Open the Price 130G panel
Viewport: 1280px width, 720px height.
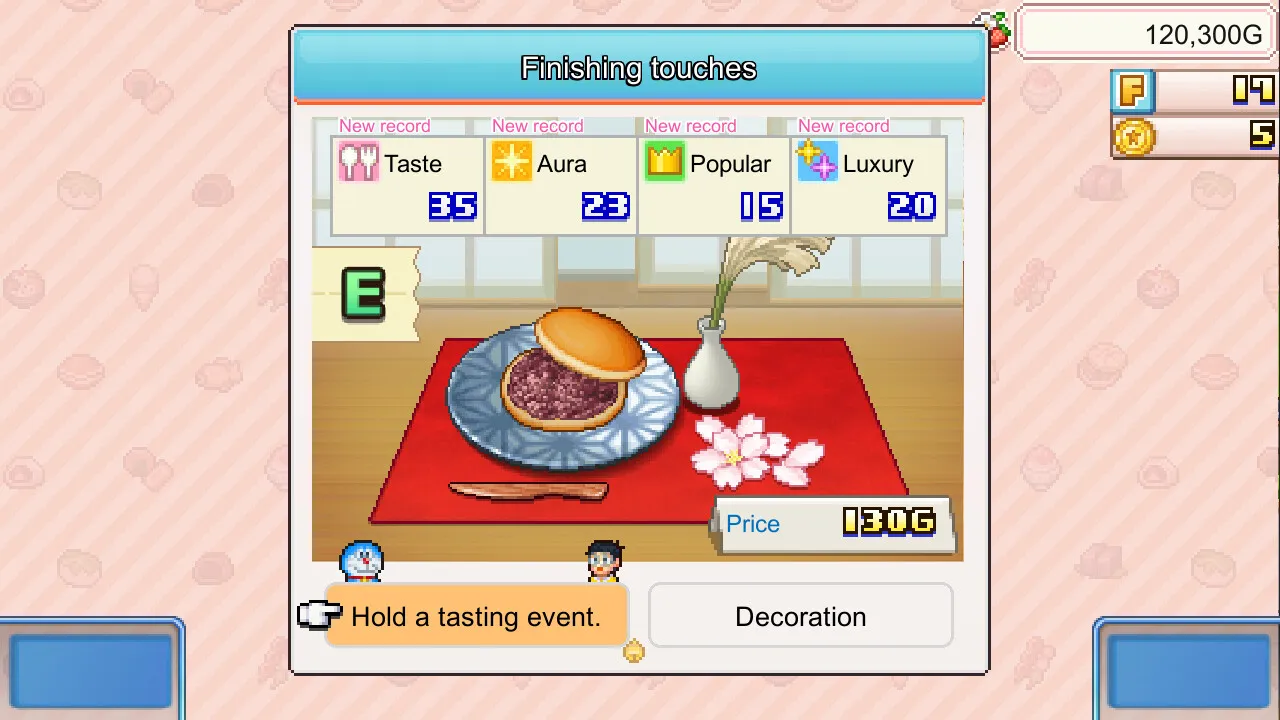pos(835,523)
